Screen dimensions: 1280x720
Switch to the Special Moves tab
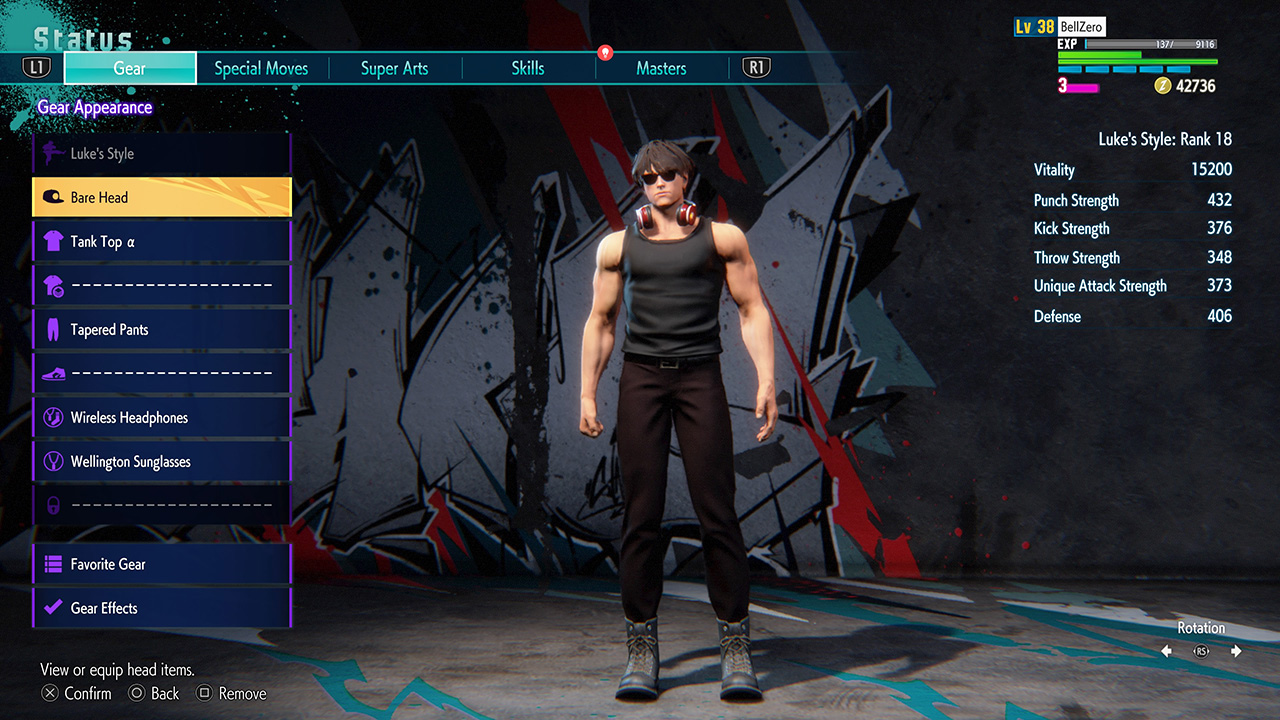261,68
